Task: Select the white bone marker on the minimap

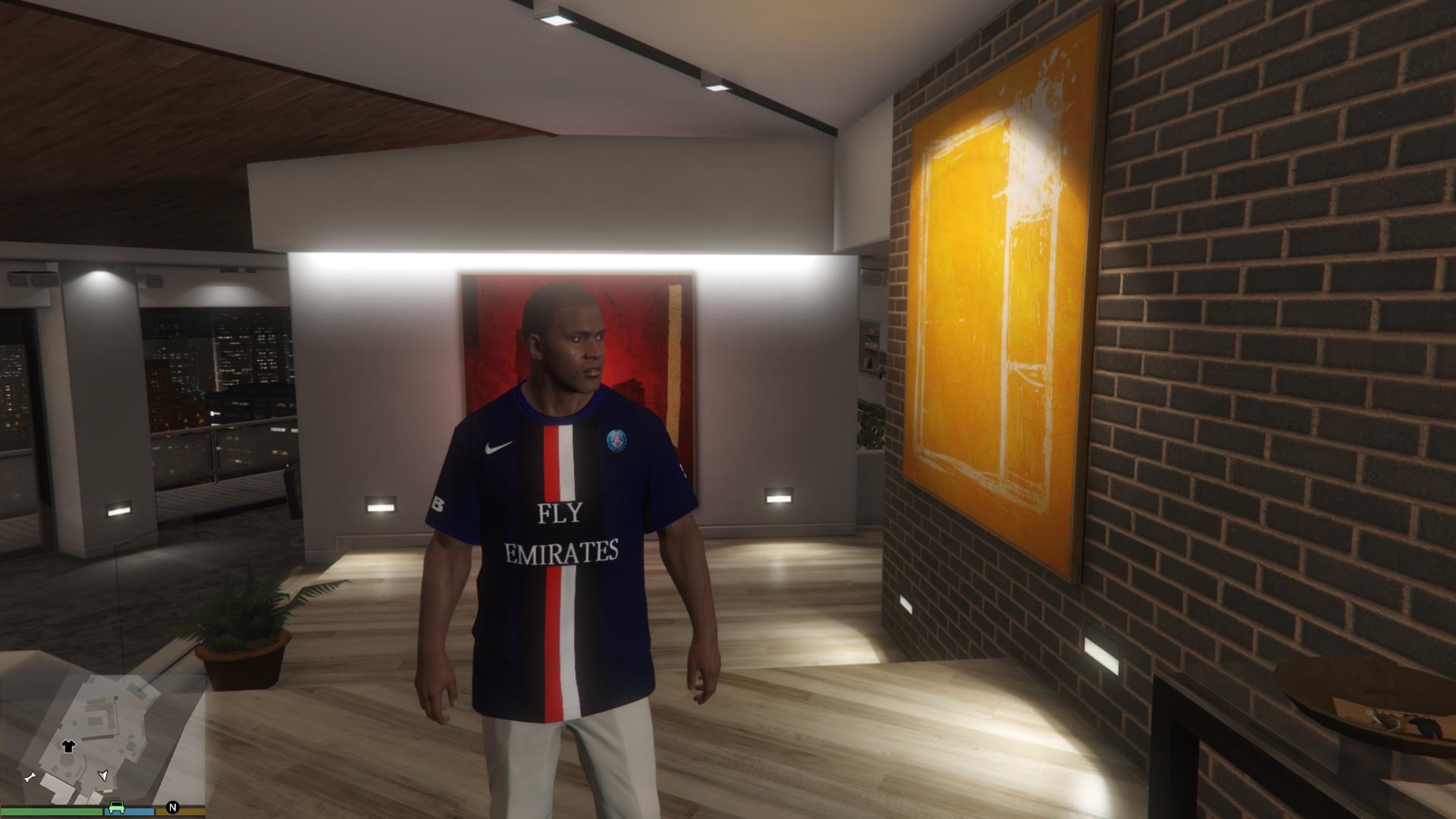Action: pyautogui.click(x=30, y=777)
